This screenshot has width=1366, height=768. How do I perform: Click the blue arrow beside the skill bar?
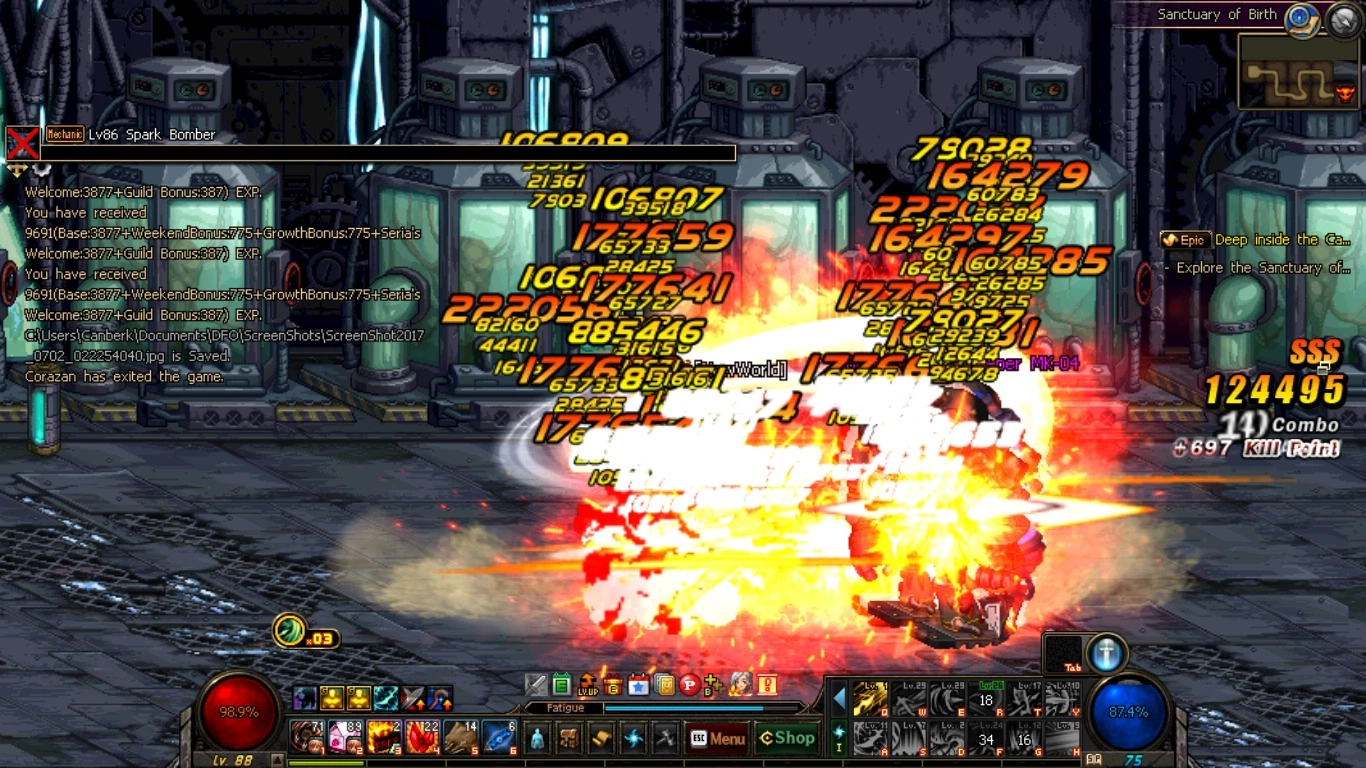839,697
